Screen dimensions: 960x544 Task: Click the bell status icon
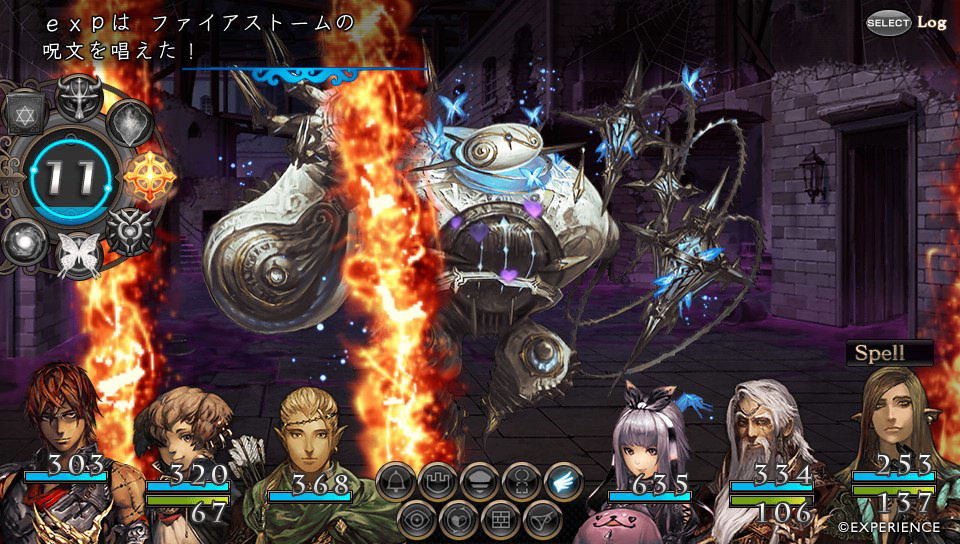point(396,482)
